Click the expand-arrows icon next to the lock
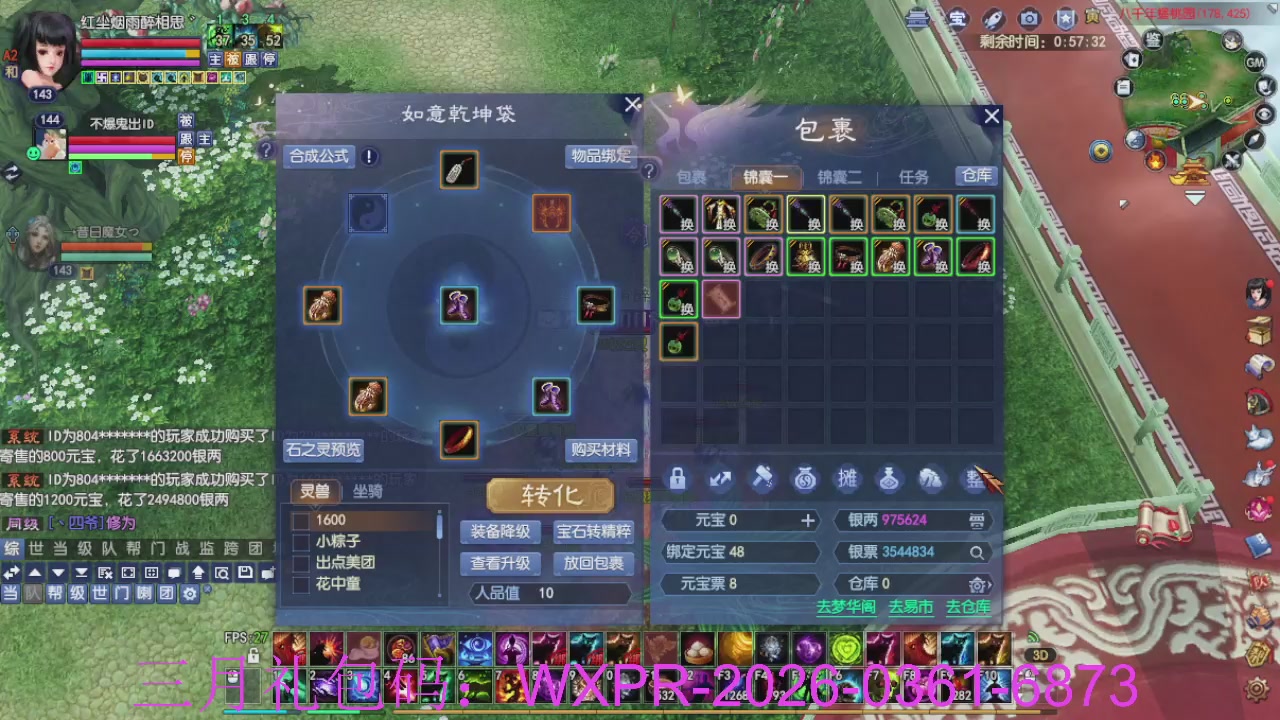1280x720 pixels. tap(719, 480)
